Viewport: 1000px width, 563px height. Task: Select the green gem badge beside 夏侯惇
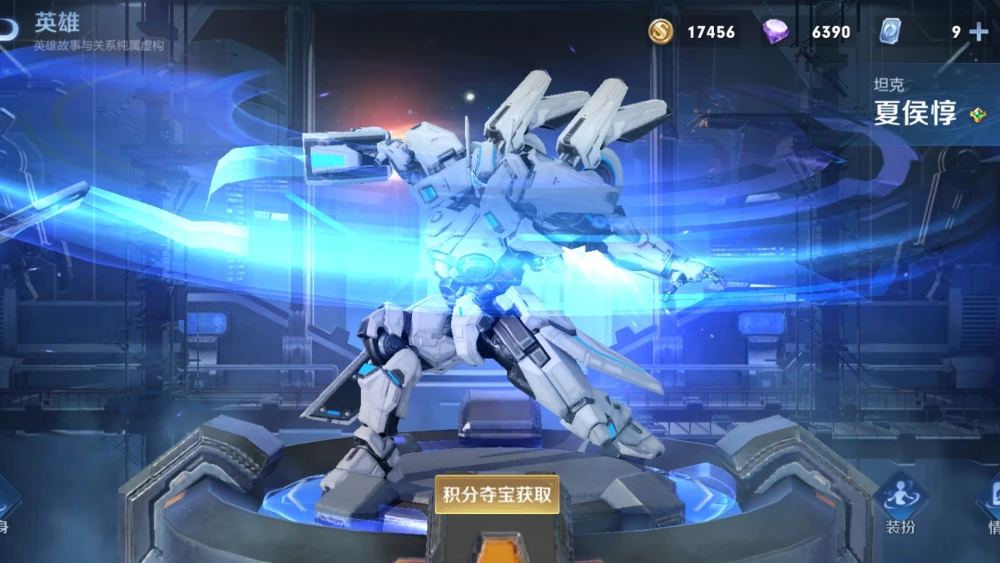(977, 115)
